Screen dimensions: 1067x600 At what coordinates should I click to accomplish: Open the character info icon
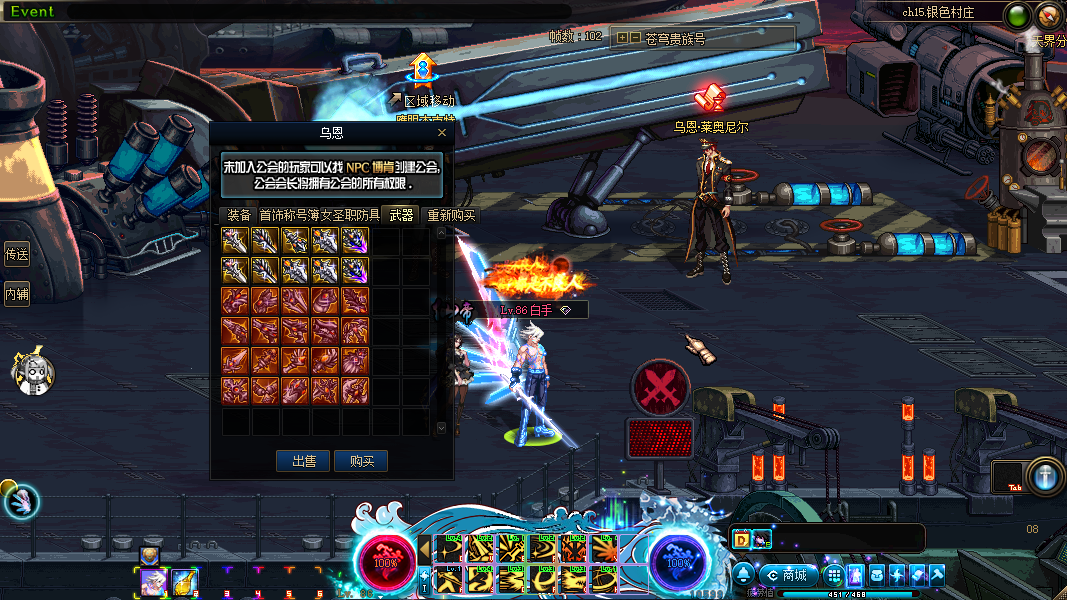pos(856,575)
